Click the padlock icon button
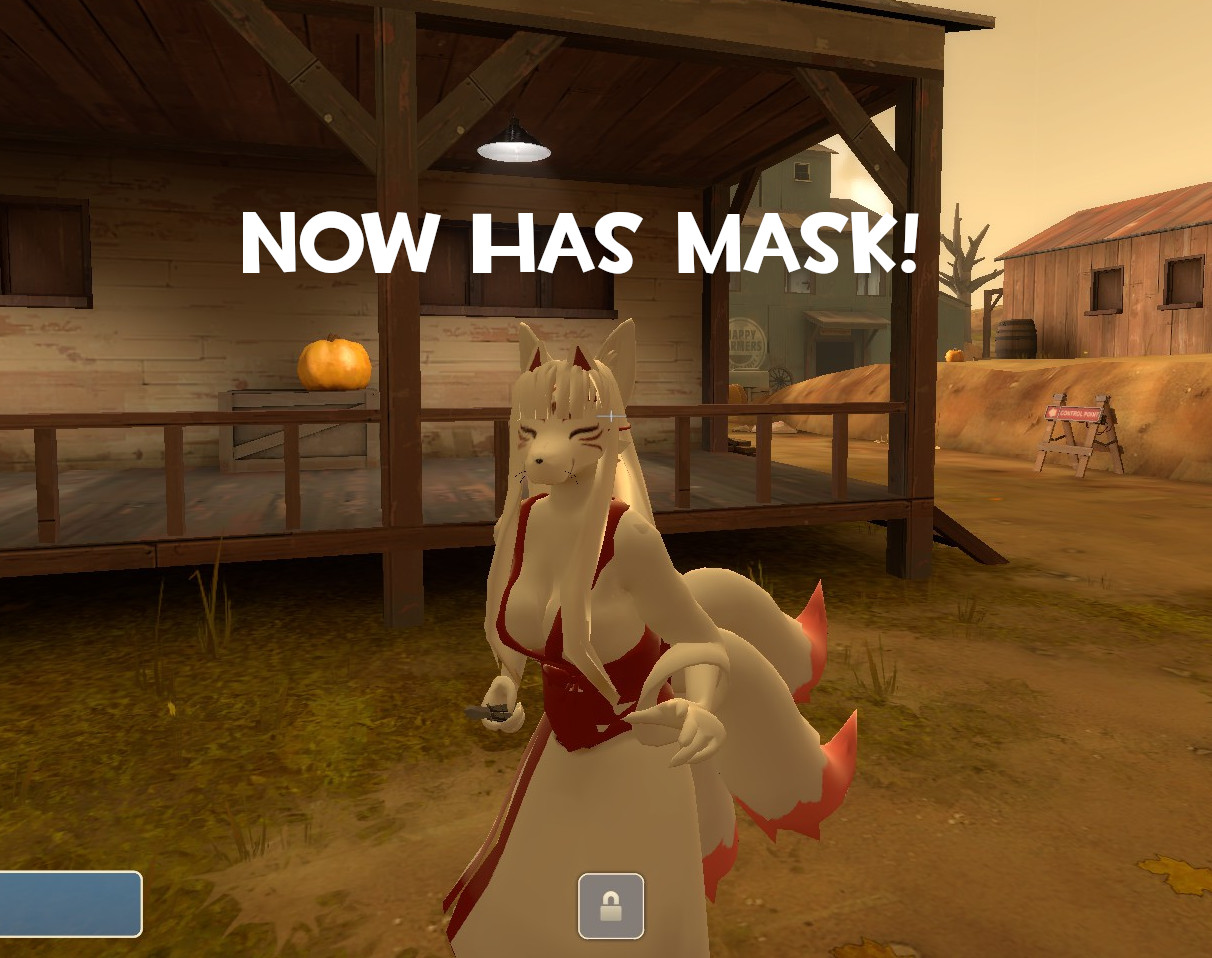Image resolution: width=1212 pixels, height=958 pixels. coord(611,906)
